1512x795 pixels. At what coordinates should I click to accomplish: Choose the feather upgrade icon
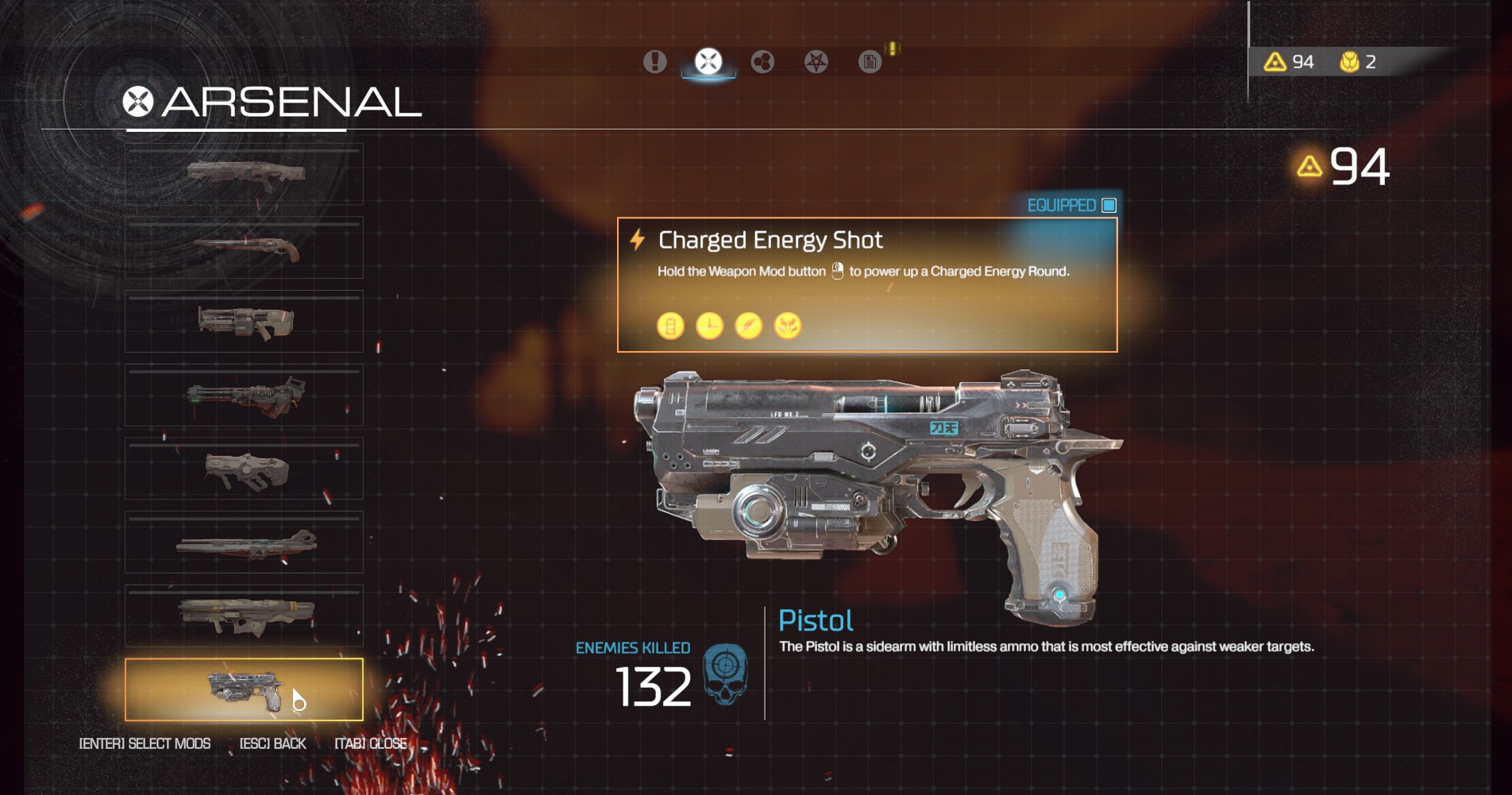748,326
